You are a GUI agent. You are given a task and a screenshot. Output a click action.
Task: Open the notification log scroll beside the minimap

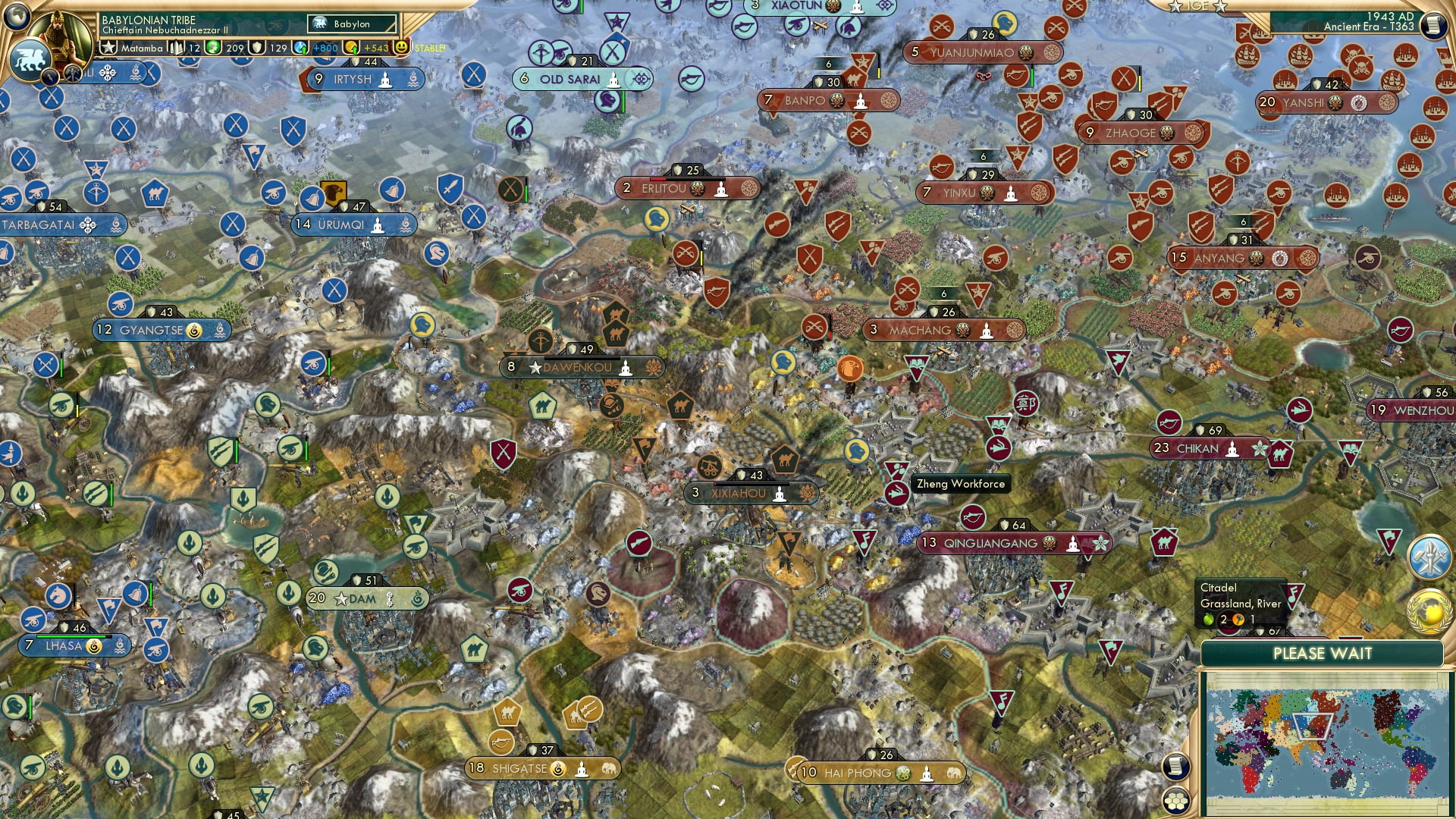coord(1178,764)
